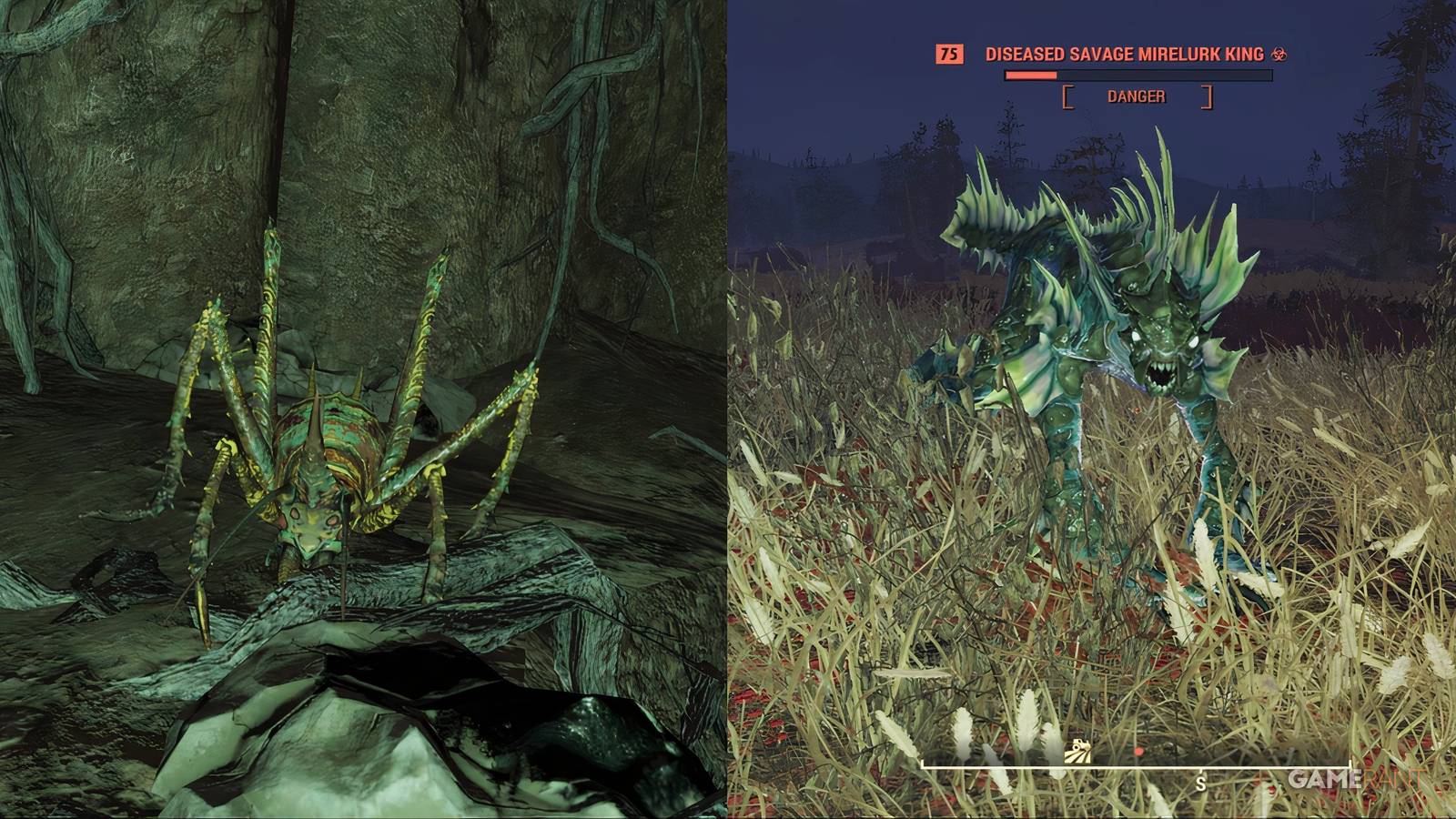Select the DISEASED SAVAGE MIRELURK KING name label
This screenshot has height=819, width=1456.
pyautogui.click(x=1126, y=55)
